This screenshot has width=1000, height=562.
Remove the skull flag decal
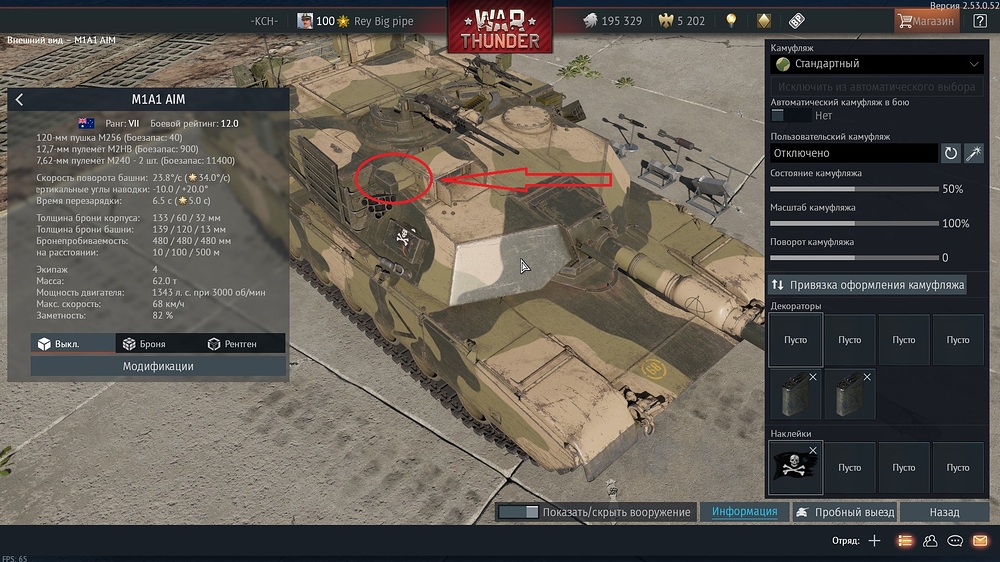point(813,451)
